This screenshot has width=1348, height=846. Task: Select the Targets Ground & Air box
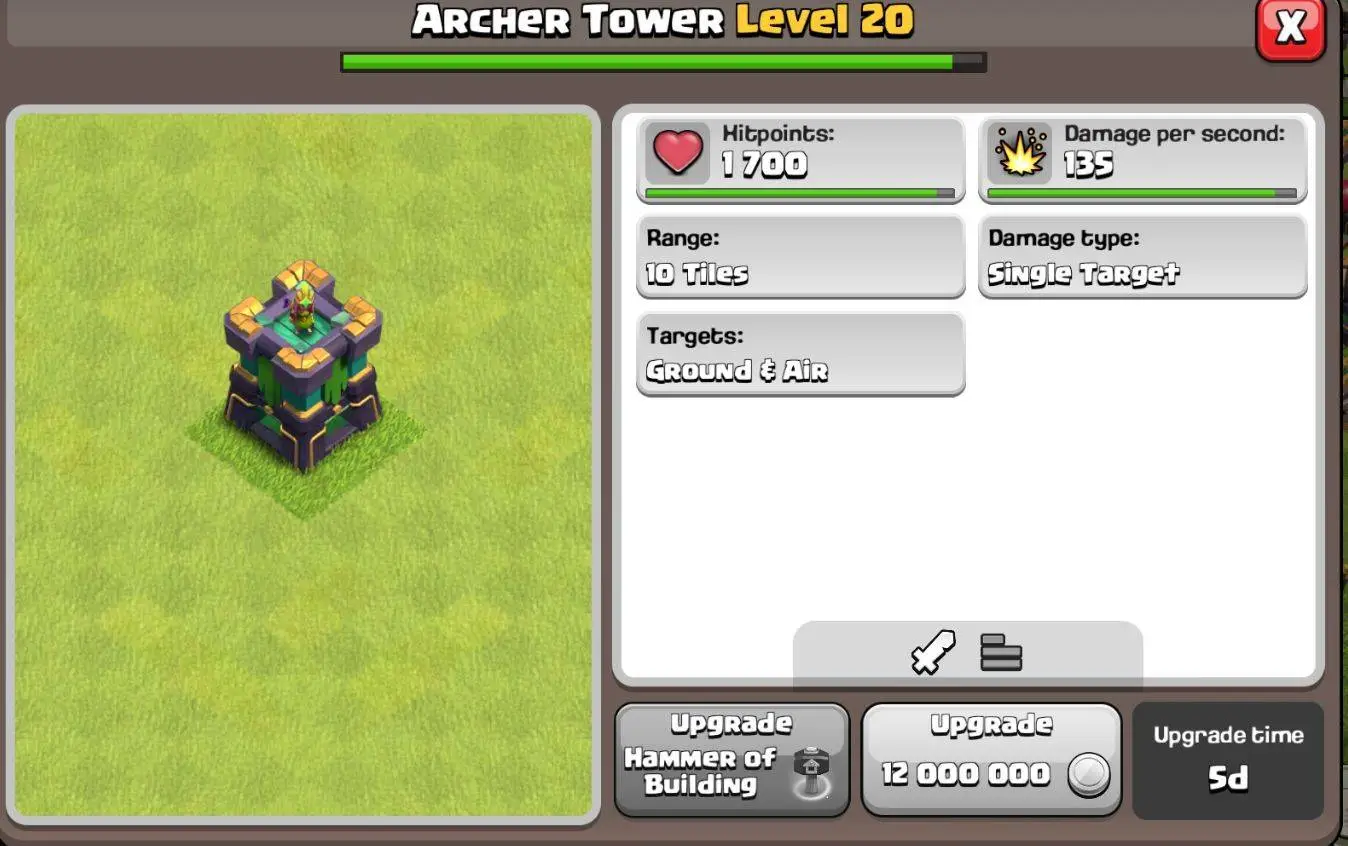point(800,353)
